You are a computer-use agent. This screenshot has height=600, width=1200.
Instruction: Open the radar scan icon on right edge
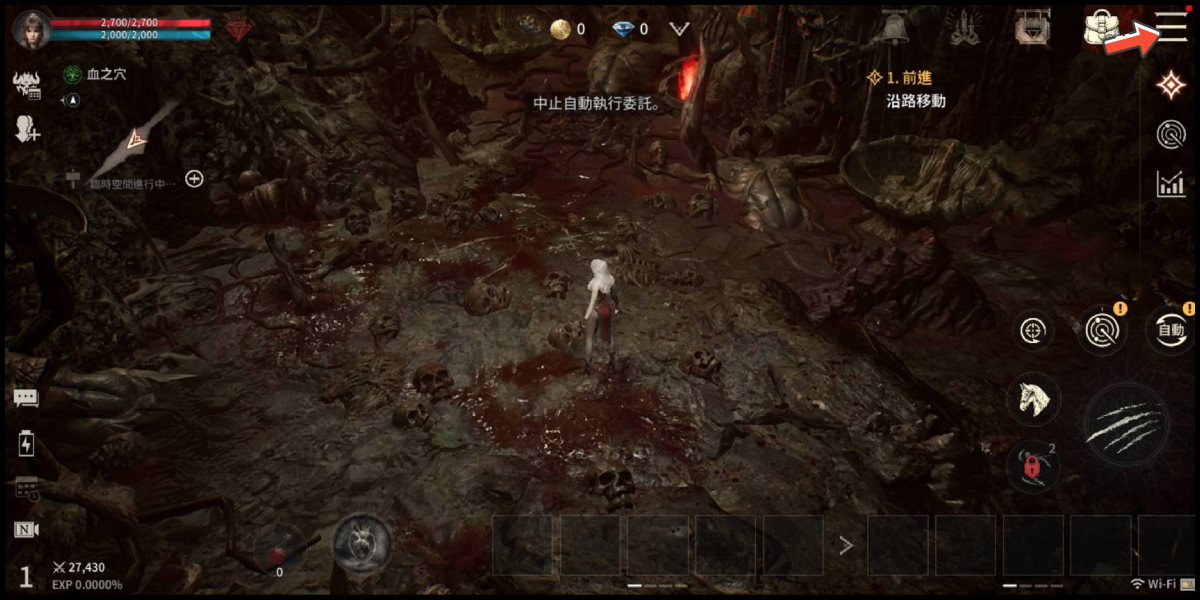click(1171, 135)
